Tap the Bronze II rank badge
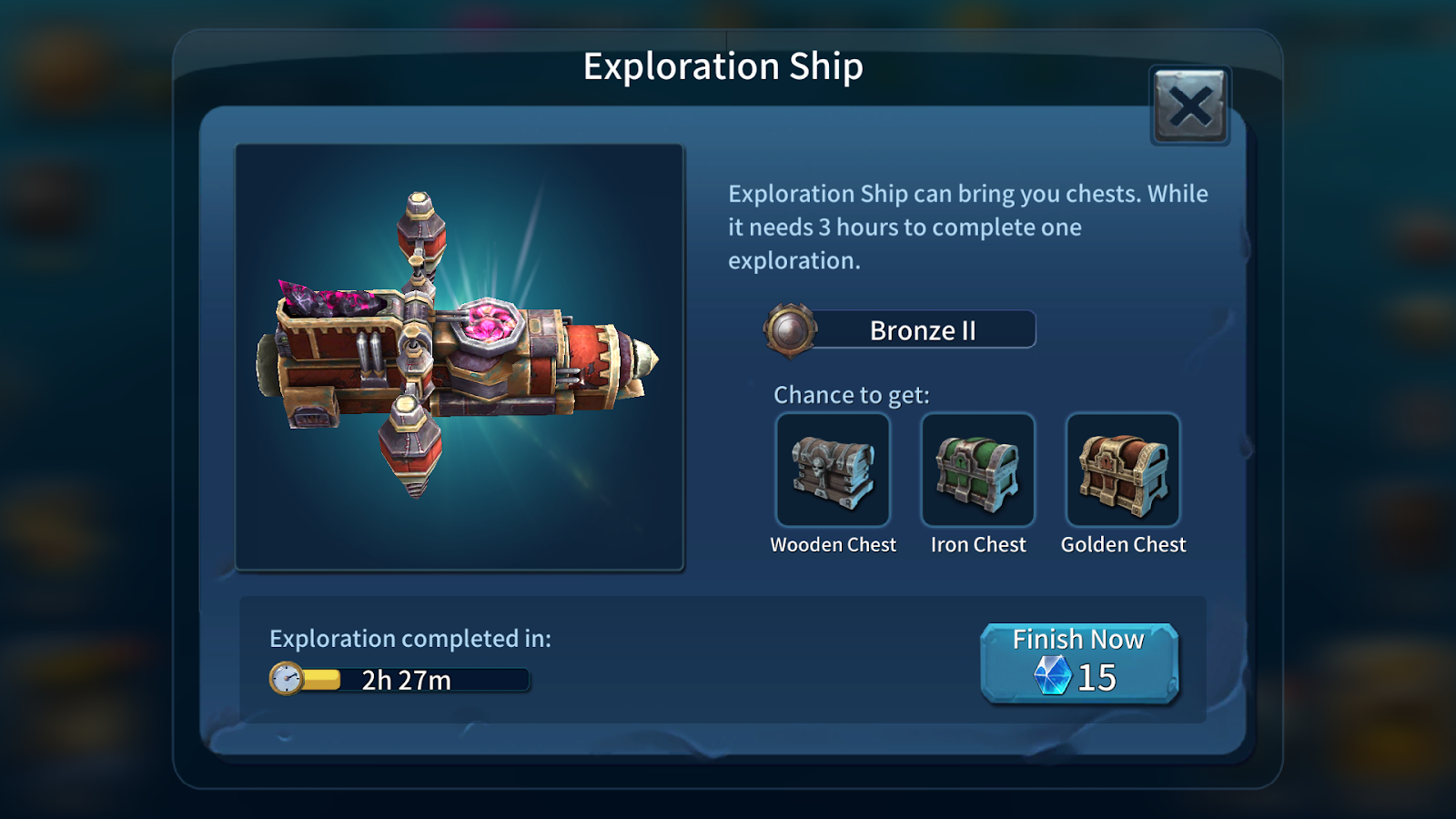This screenshot has height=819, width=1456. 790,329
